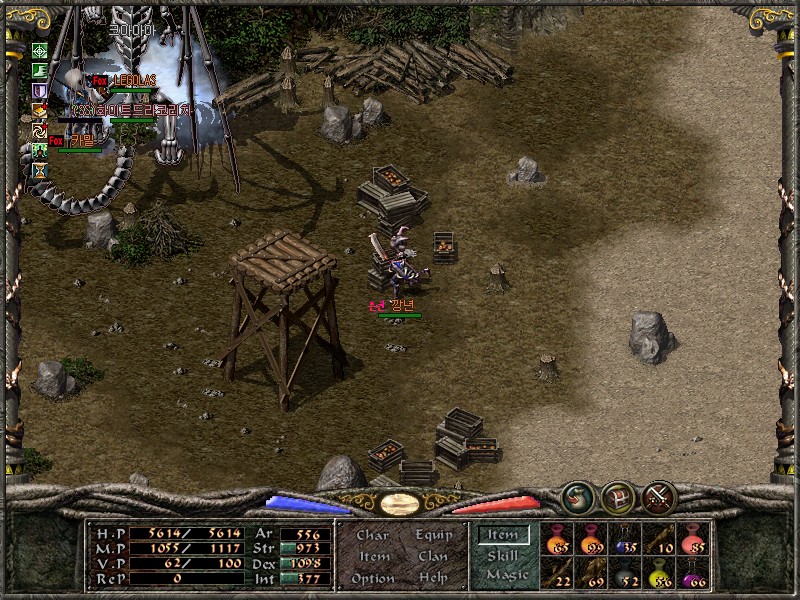Open the Char menu
Viewport: 800px width, 600px height.
[372, 535]
